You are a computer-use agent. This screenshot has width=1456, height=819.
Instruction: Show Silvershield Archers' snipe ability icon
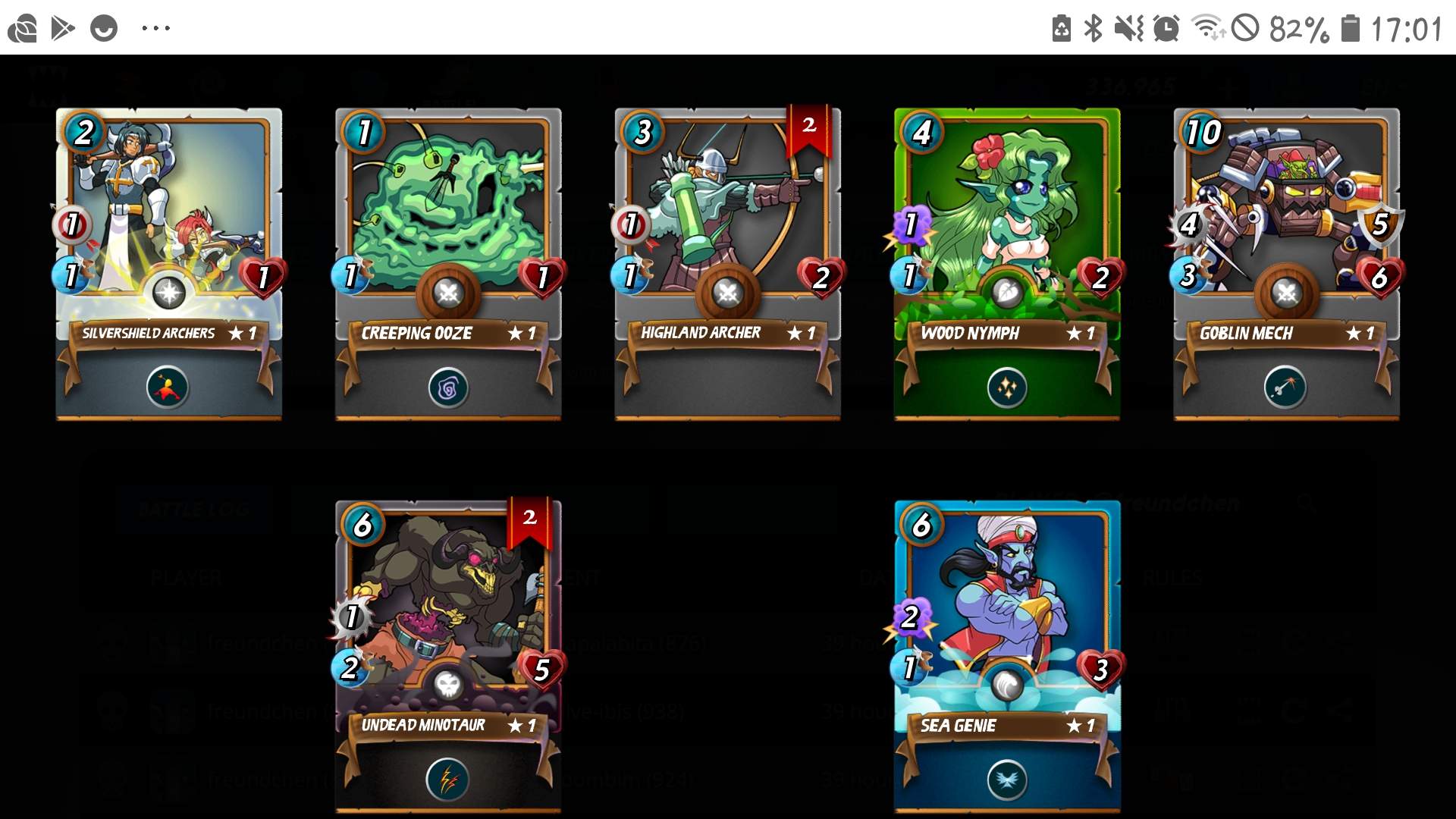tap(168, 388)
